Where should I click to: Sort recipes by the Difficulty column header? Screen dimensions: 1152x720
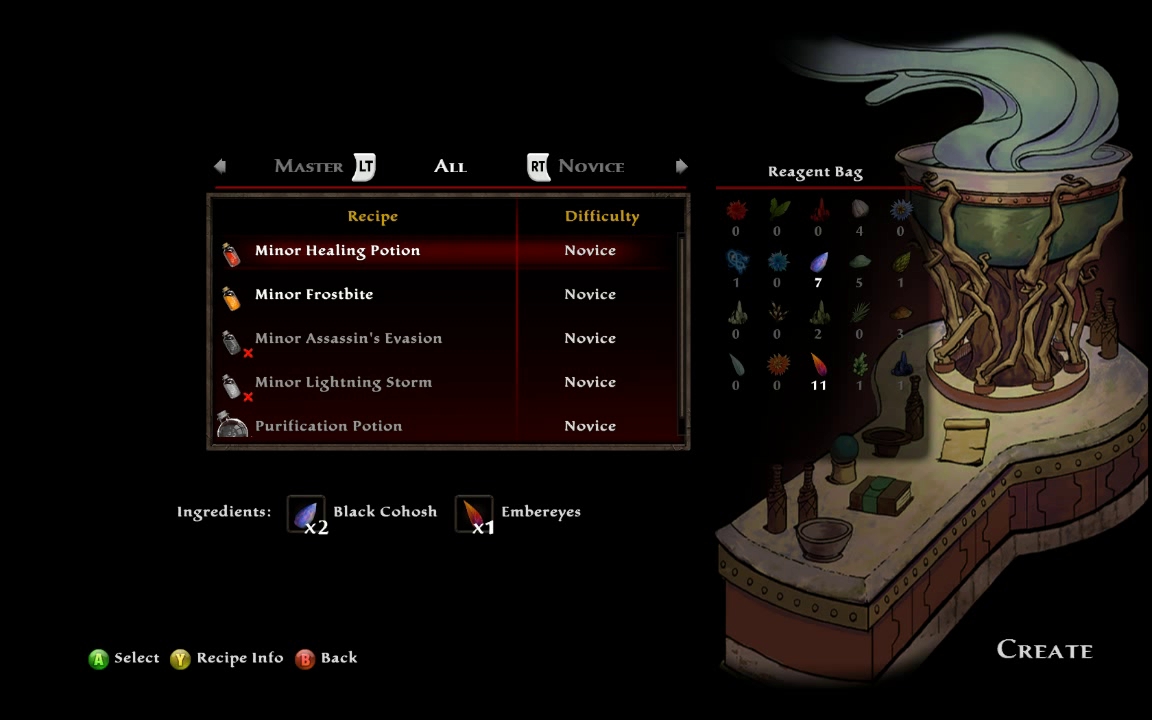601,217
